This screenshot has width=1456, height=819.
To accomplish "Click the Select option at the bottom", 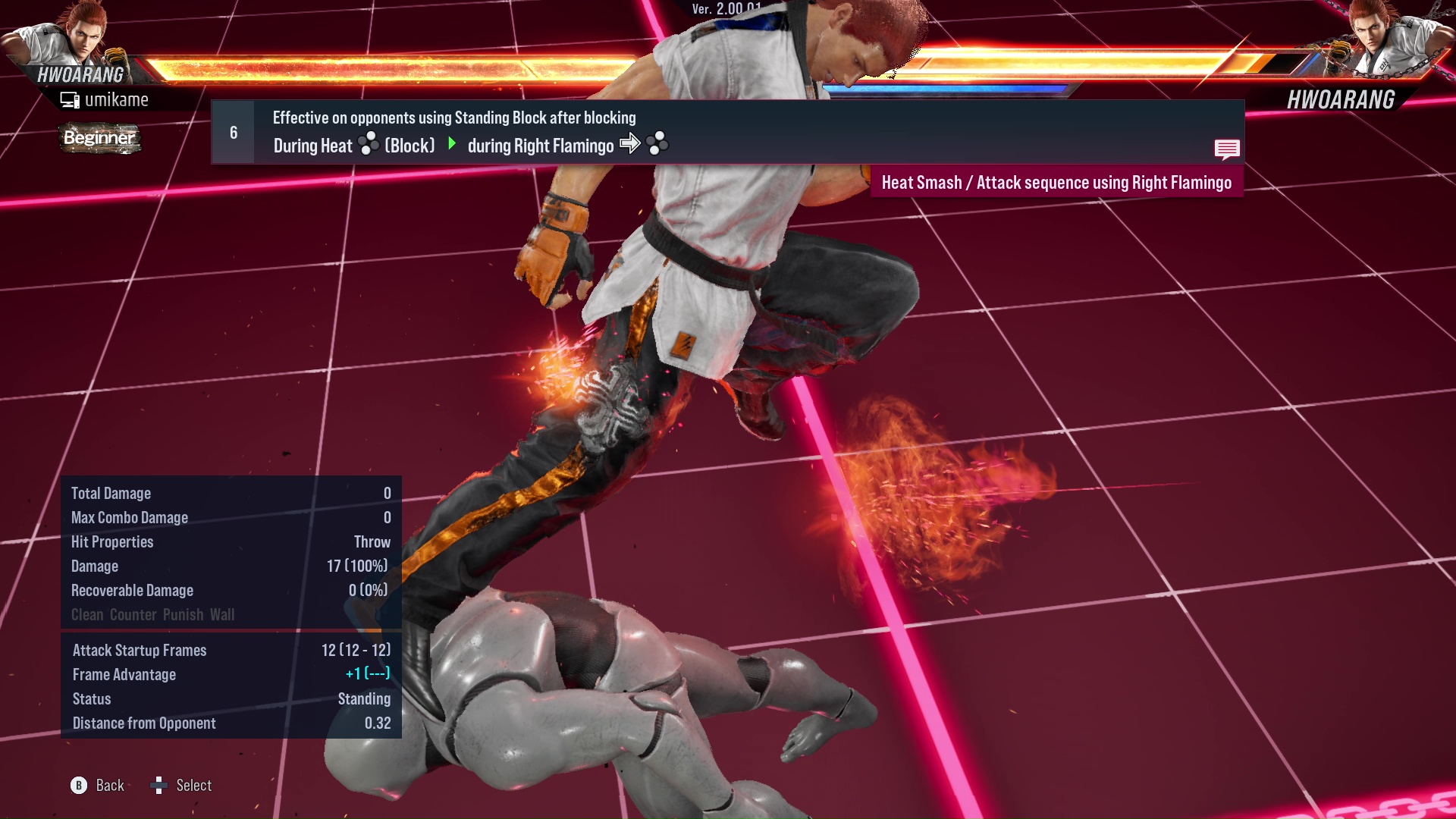I will tap(193, 786).
